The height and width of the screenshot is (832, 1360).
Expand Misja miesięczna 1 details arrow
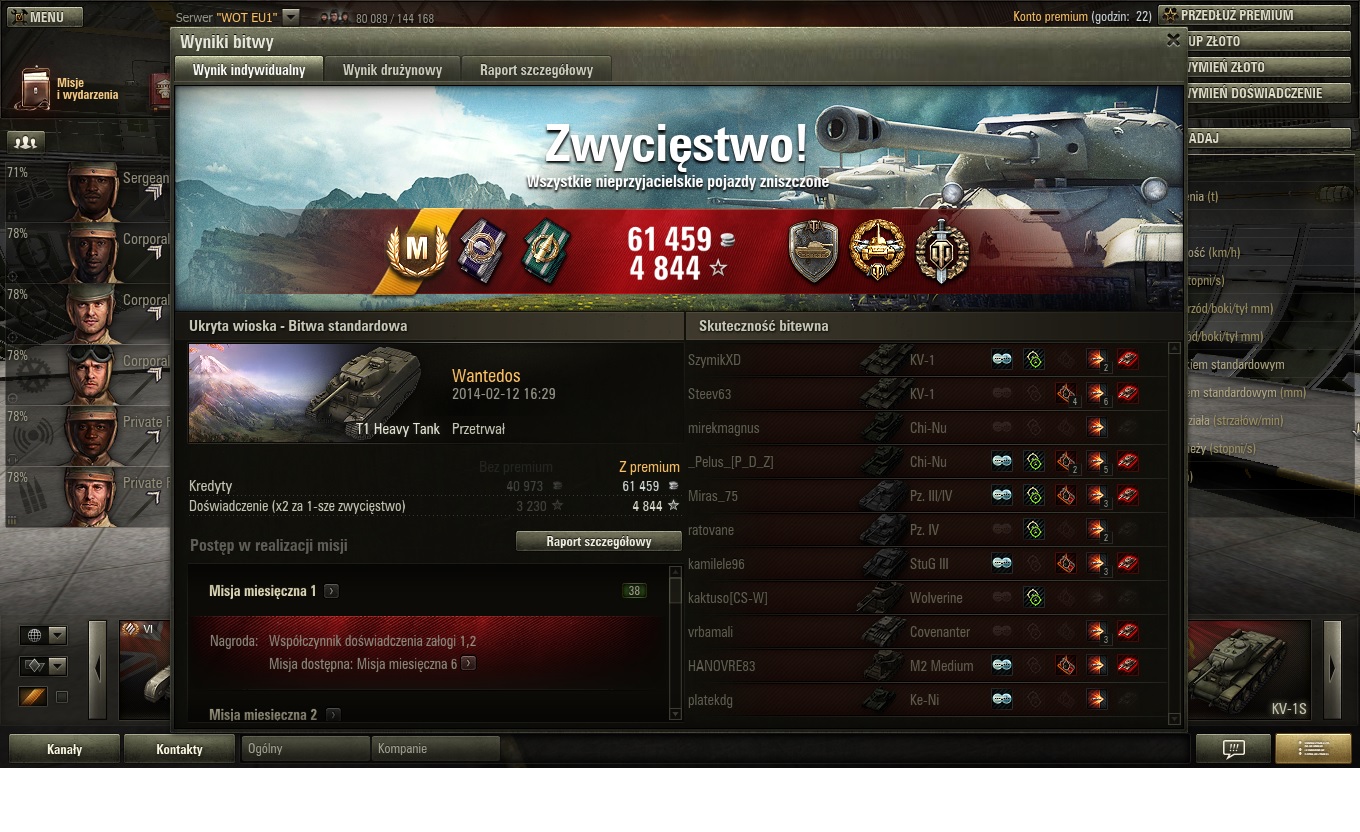pos(331,591)
